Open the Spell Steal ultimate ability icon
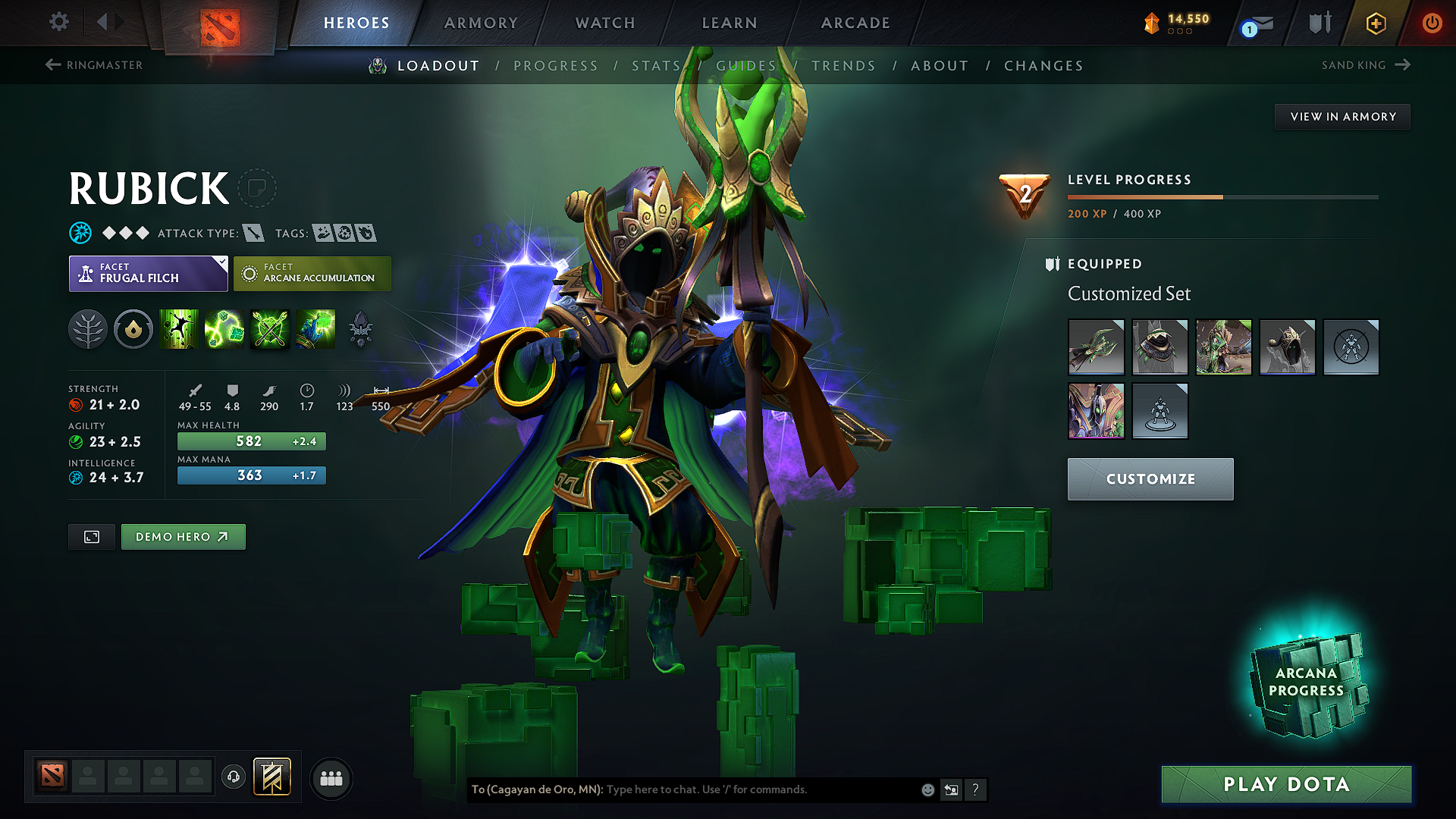Screen dimensions: 1456x819 click(x=316, y=329)
